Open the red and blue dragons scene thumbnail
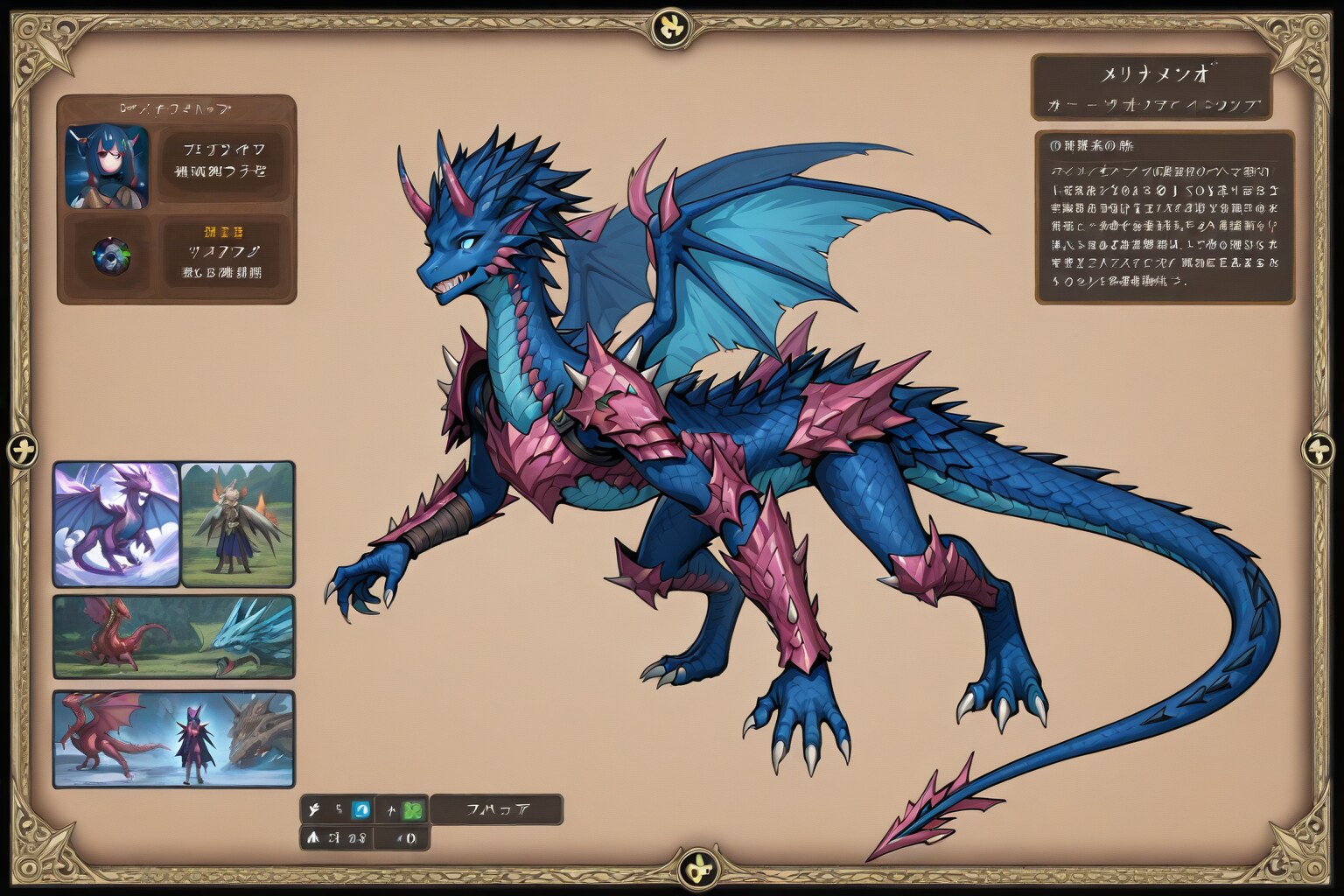Viewport: 1344px width, 896px height. [x=173, y=637]
